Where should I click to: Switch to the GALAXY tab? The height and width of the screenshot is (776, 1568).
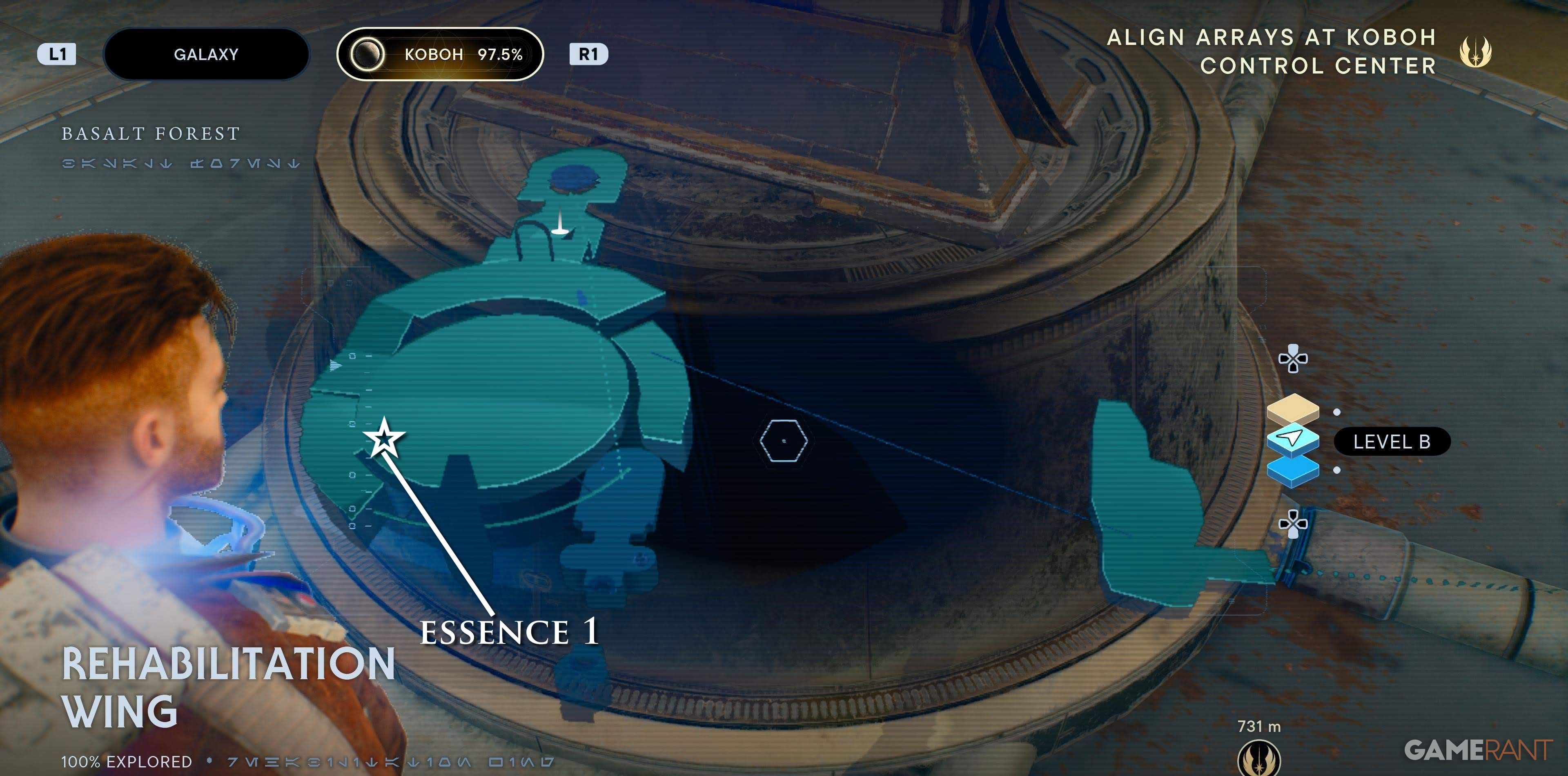[206, 54]
